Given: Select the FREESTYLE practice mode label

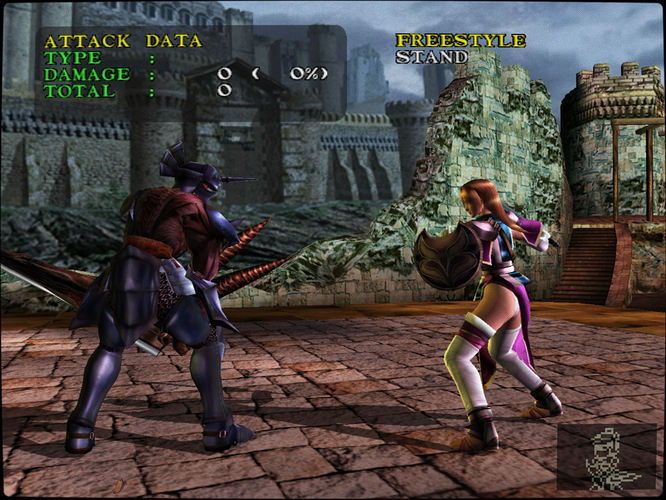Looking at the screenshot, I should click(x=460, y=41).
